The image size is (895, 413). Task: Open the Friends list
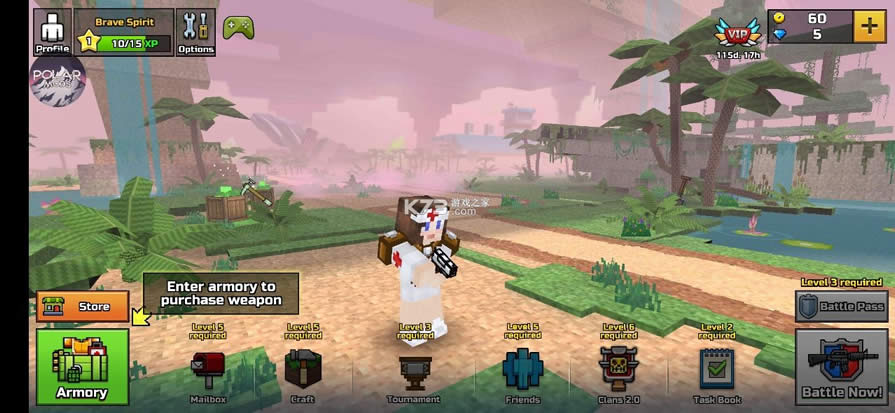[522, 373]
